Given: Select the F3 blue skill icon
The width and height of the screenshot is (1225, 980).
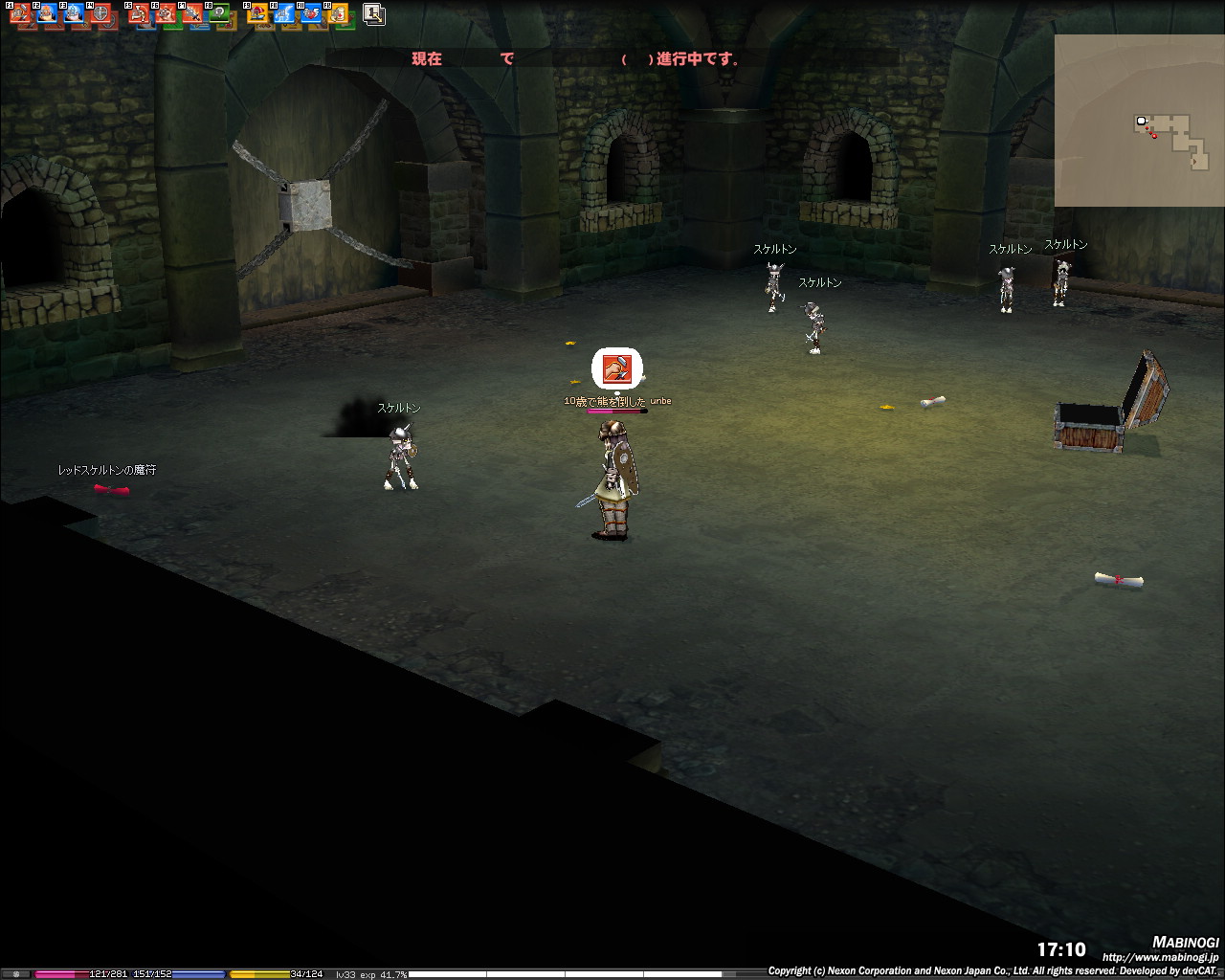Looking at the screenshot, I should tap(74, 14).
